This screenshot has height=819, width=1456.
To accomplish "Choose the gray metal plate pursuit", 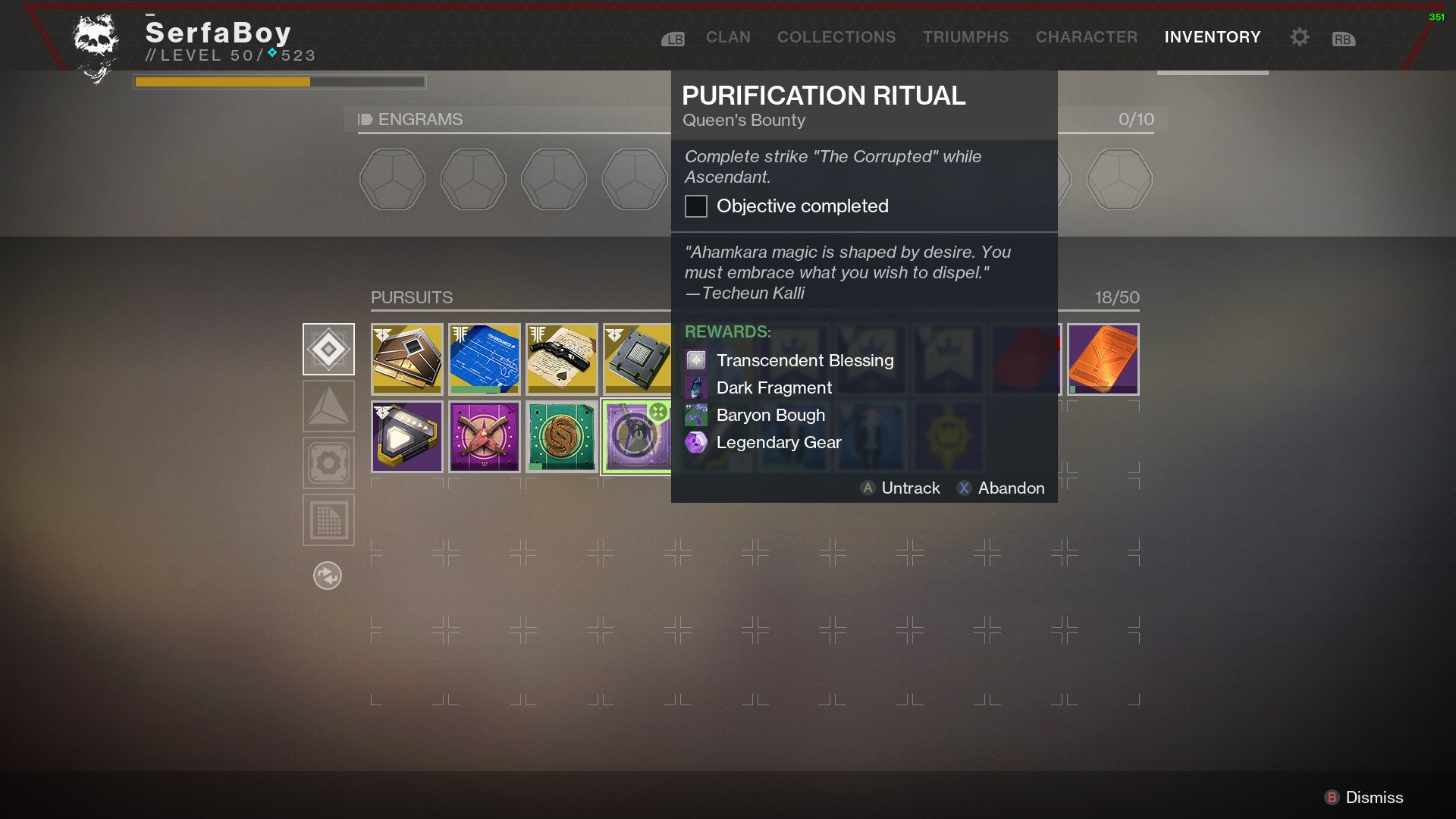I will point(638,359).
